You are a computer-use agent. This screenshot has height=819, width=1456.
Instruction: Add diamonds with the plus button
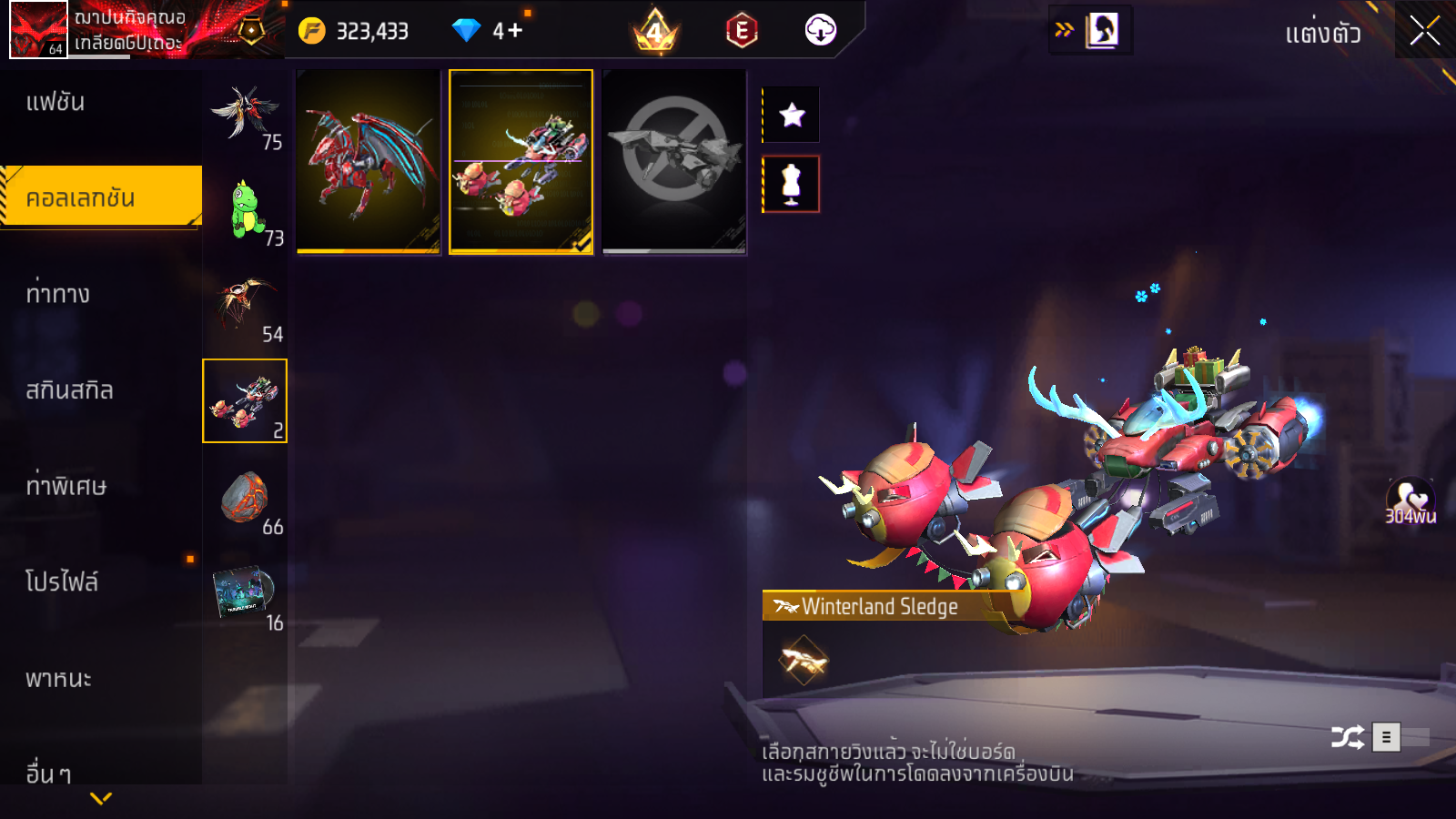click(x=514, y=31)
